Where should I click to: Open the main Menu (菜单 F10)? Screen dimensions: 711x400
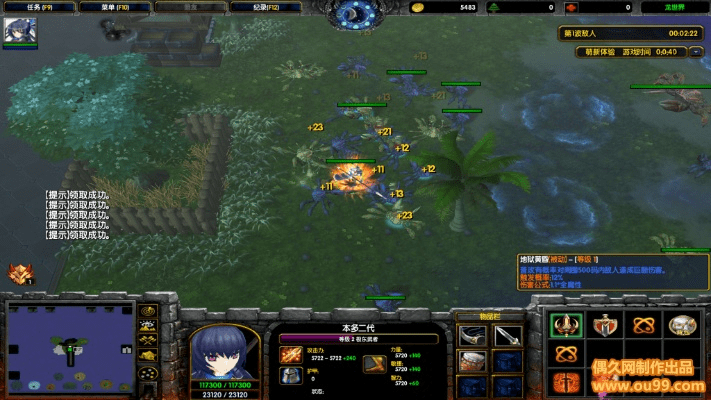click(115, 7)
